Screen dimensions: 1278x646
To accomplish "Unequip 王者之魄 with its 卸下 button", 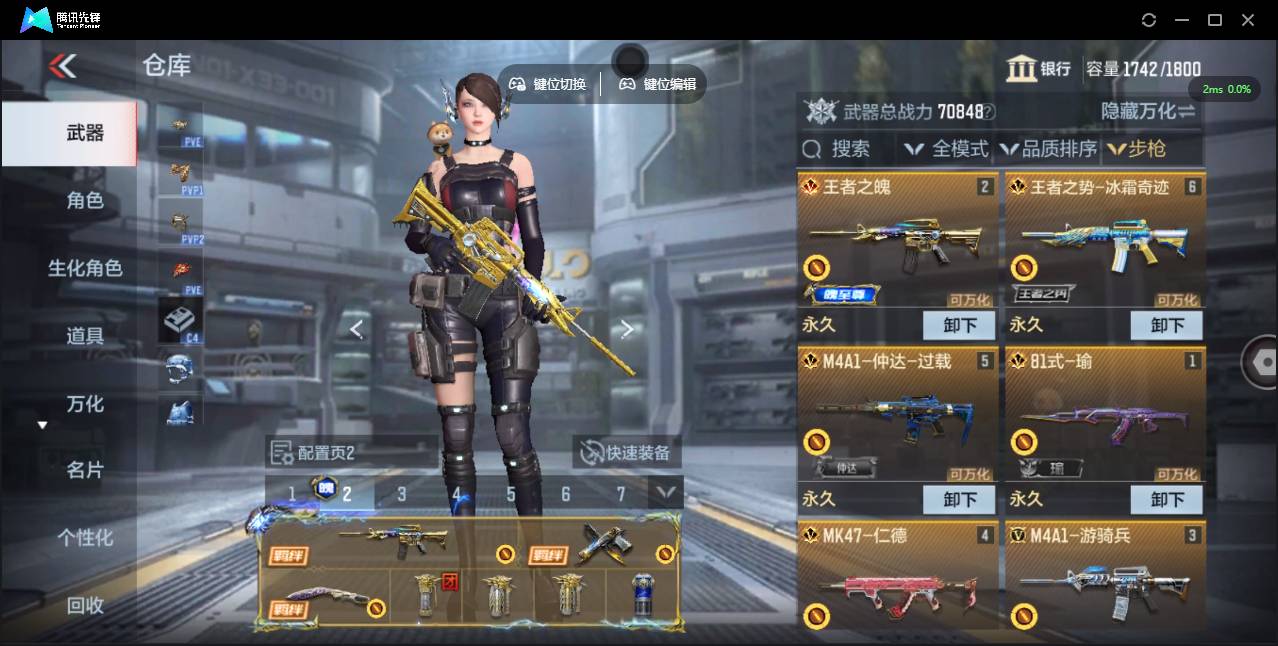I will (959, 325).
